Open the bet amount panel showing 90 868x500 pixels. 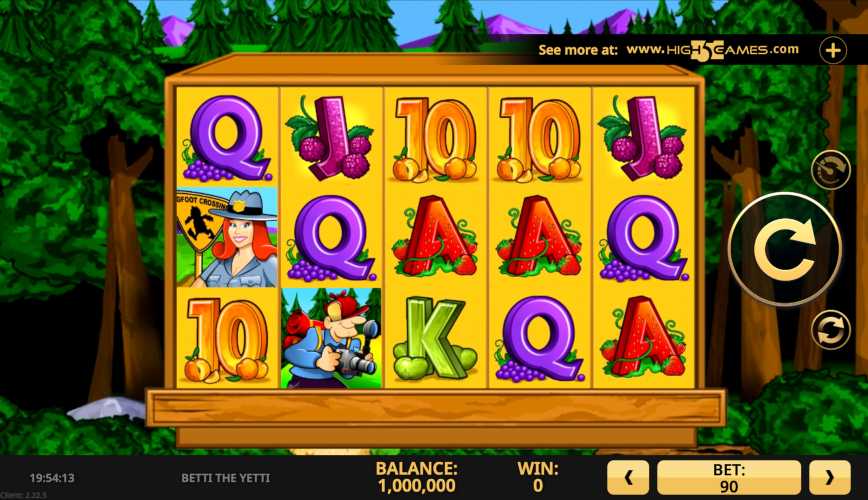[728, 478]
